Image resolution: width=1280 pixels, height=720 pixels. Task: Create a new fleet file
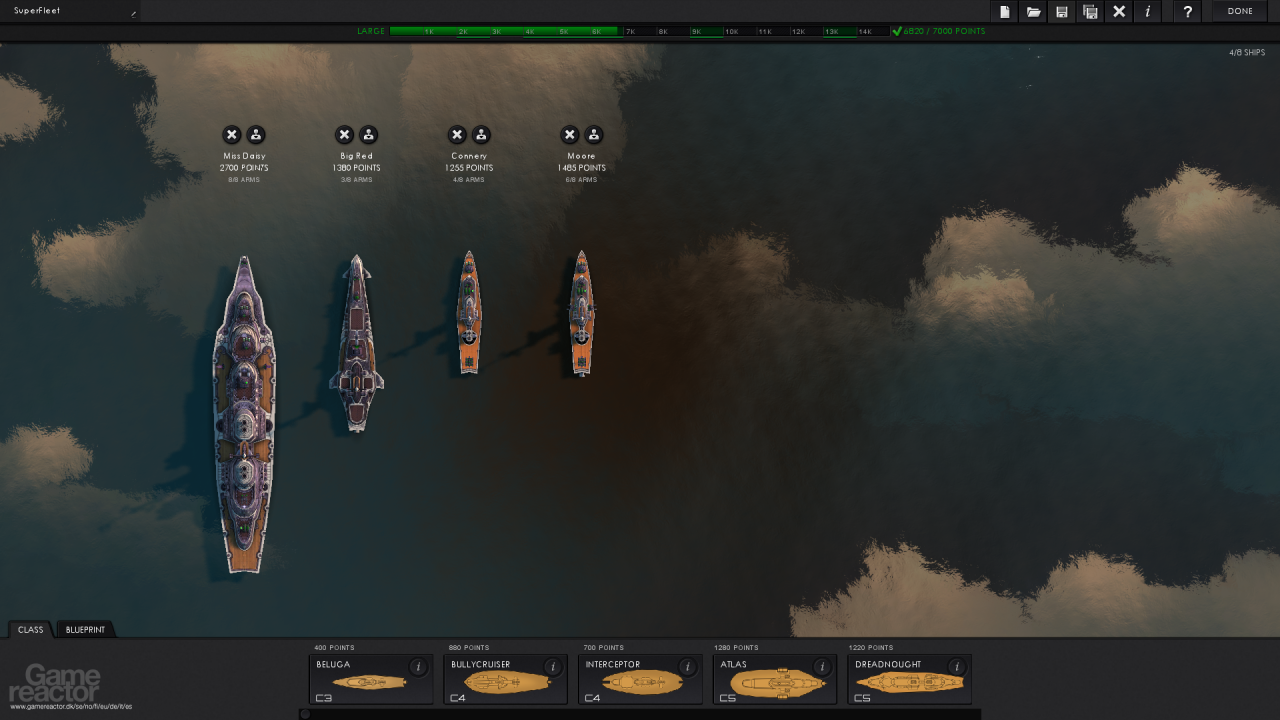[x=1005, y=12]
